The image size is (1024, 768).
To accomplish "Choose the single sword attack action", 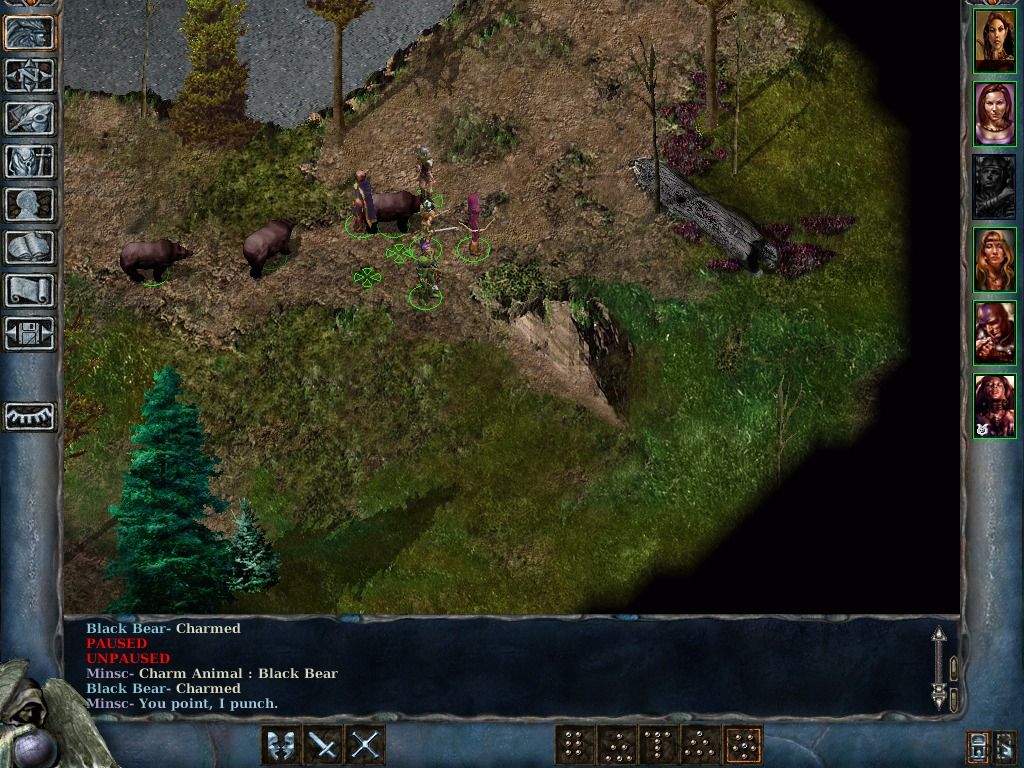I will 323,745.
